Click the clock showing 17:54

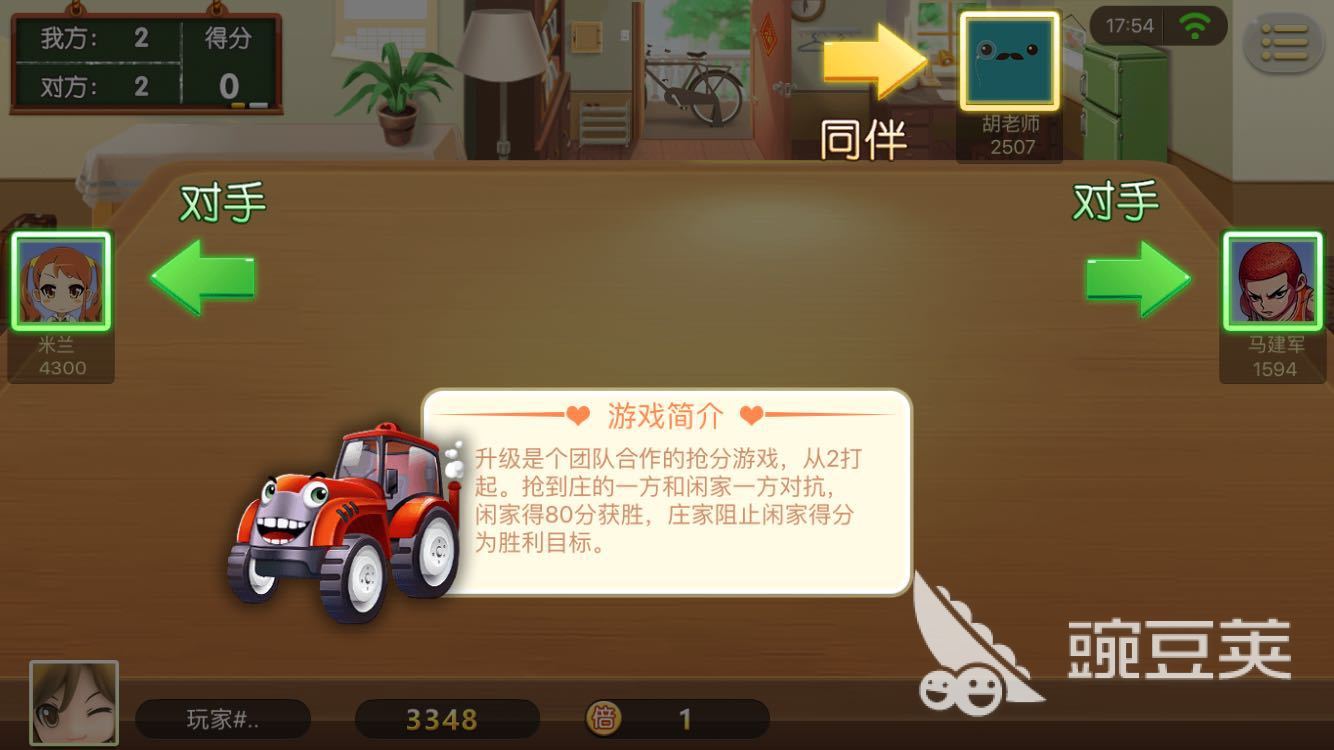coord(1131,25)
